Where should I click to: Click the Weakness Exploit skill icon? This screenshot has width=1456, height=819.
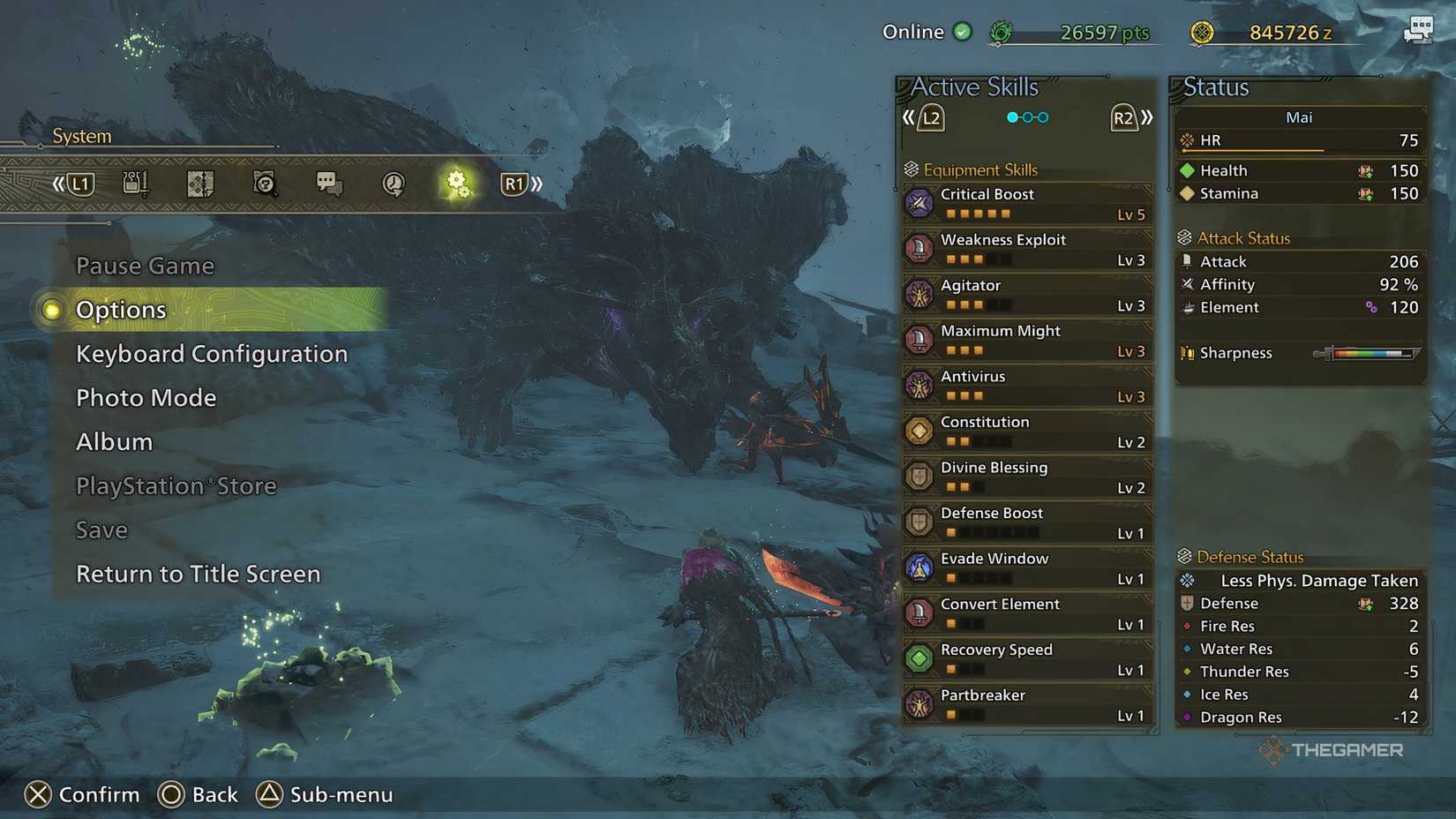919,248
